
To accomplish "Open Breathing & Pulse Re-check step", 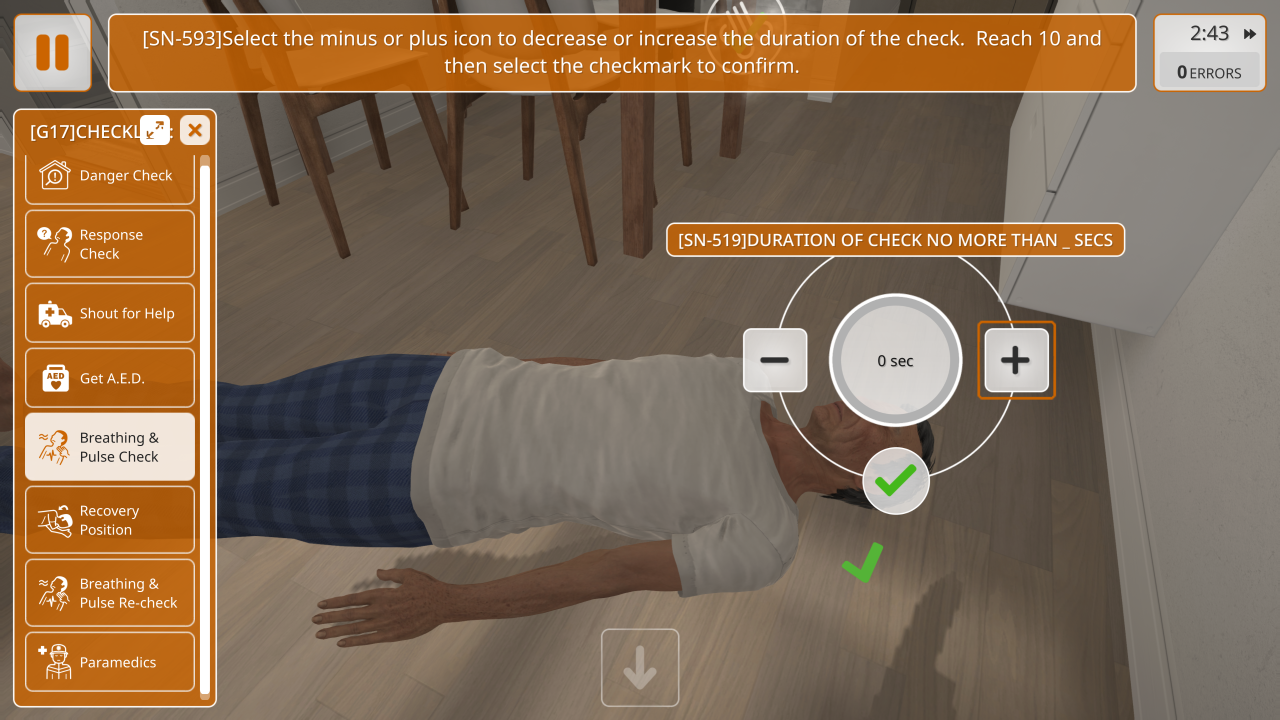I will pyautogui.click(x=110, y=593).
